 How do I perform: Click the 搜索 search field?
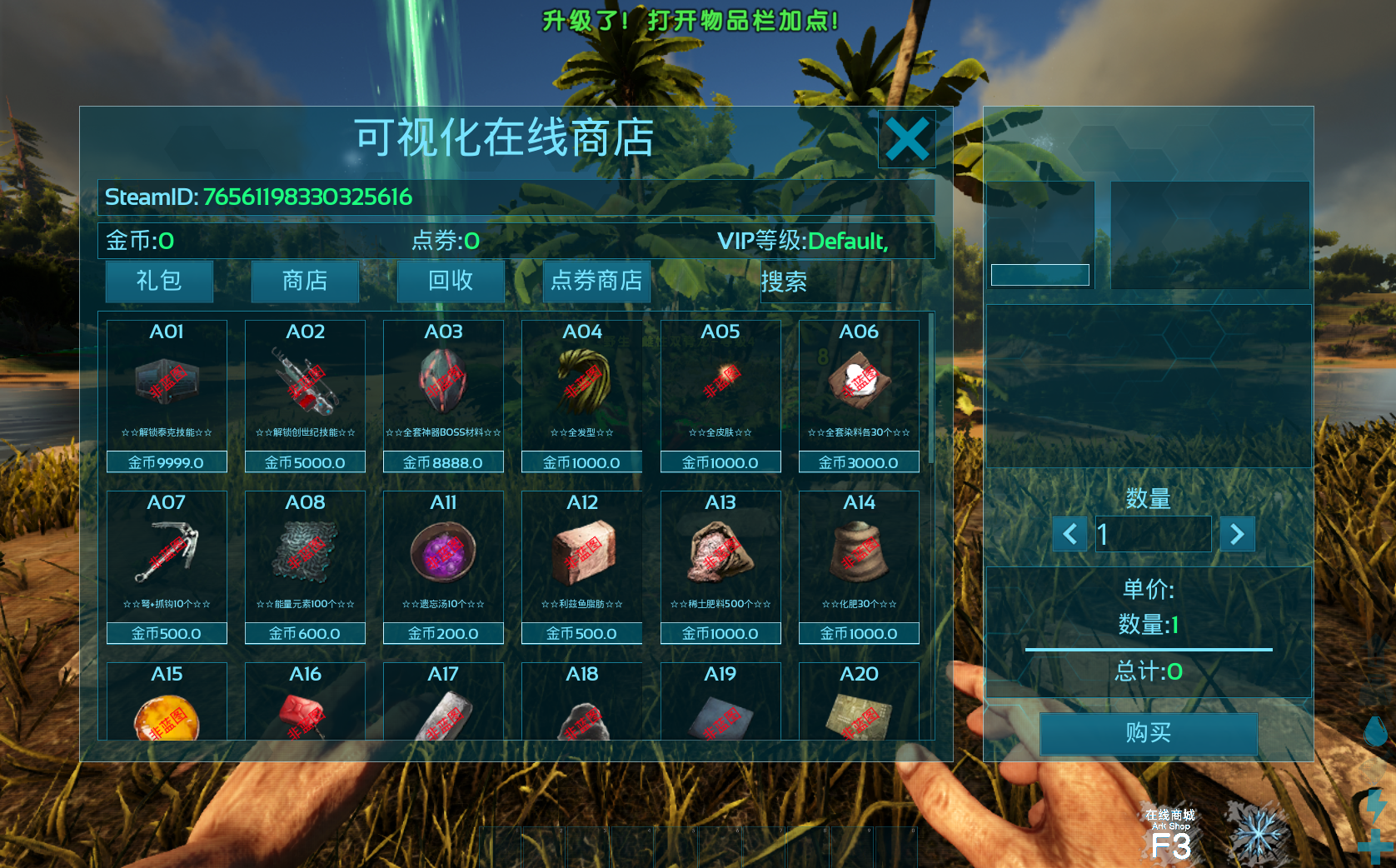coord(825,282)
